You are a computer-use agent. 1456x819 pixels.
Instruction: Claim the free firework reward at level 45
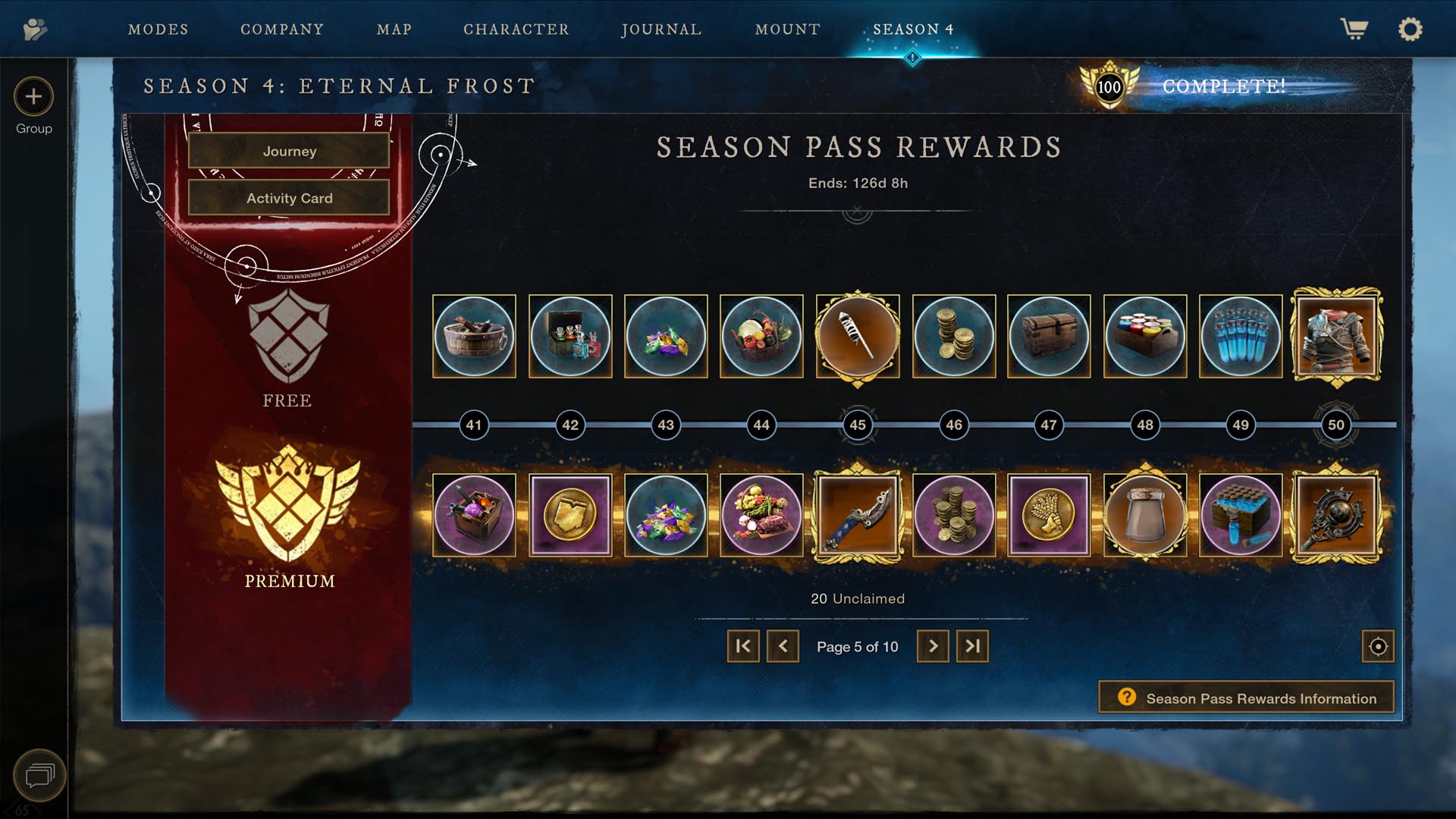(858, 337)
